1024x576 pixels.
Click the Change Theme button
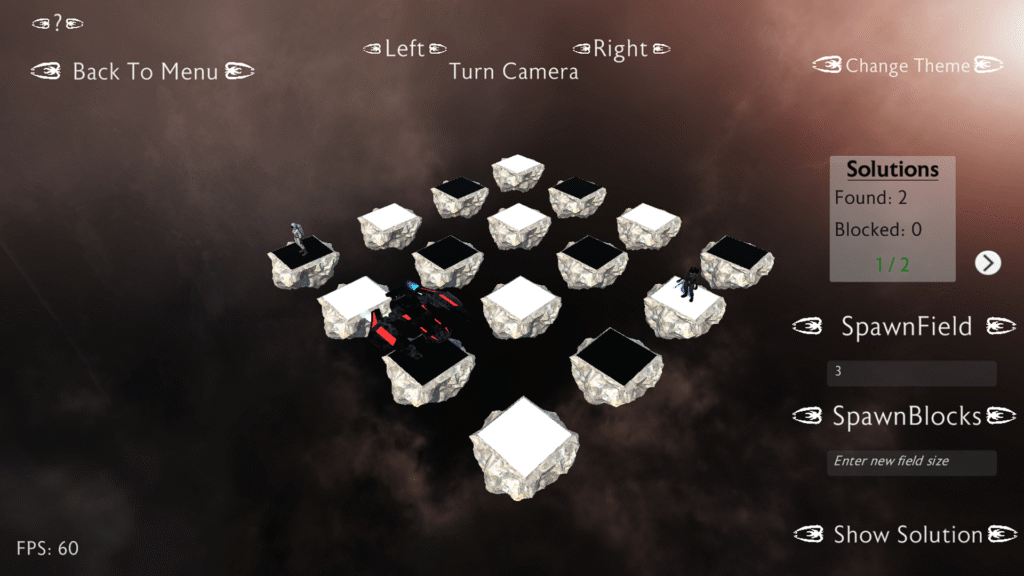[x=907, y=66]
